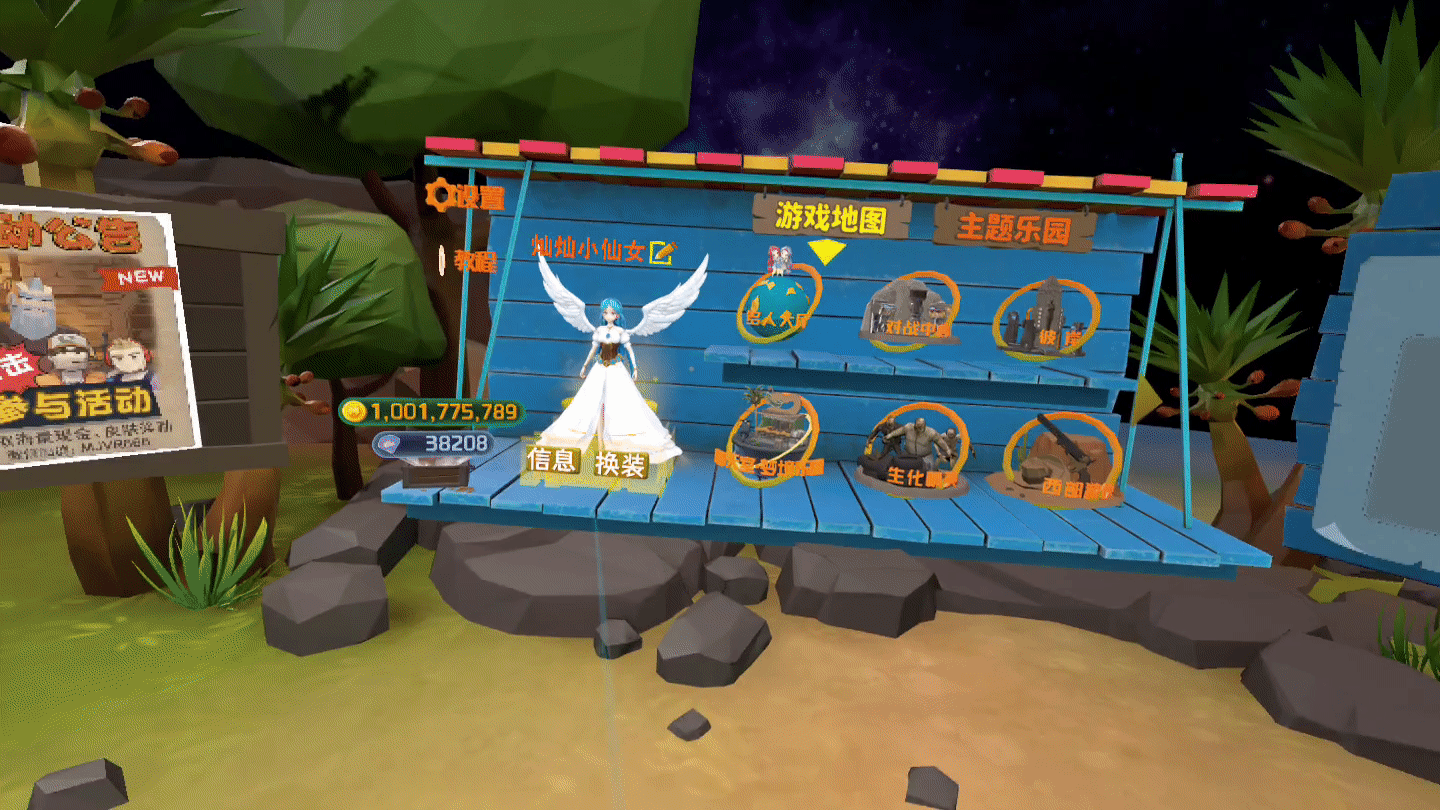Switch to the 游戏地图 tab
Viewport: 1440px width, 810px height.
click(831, 217)
